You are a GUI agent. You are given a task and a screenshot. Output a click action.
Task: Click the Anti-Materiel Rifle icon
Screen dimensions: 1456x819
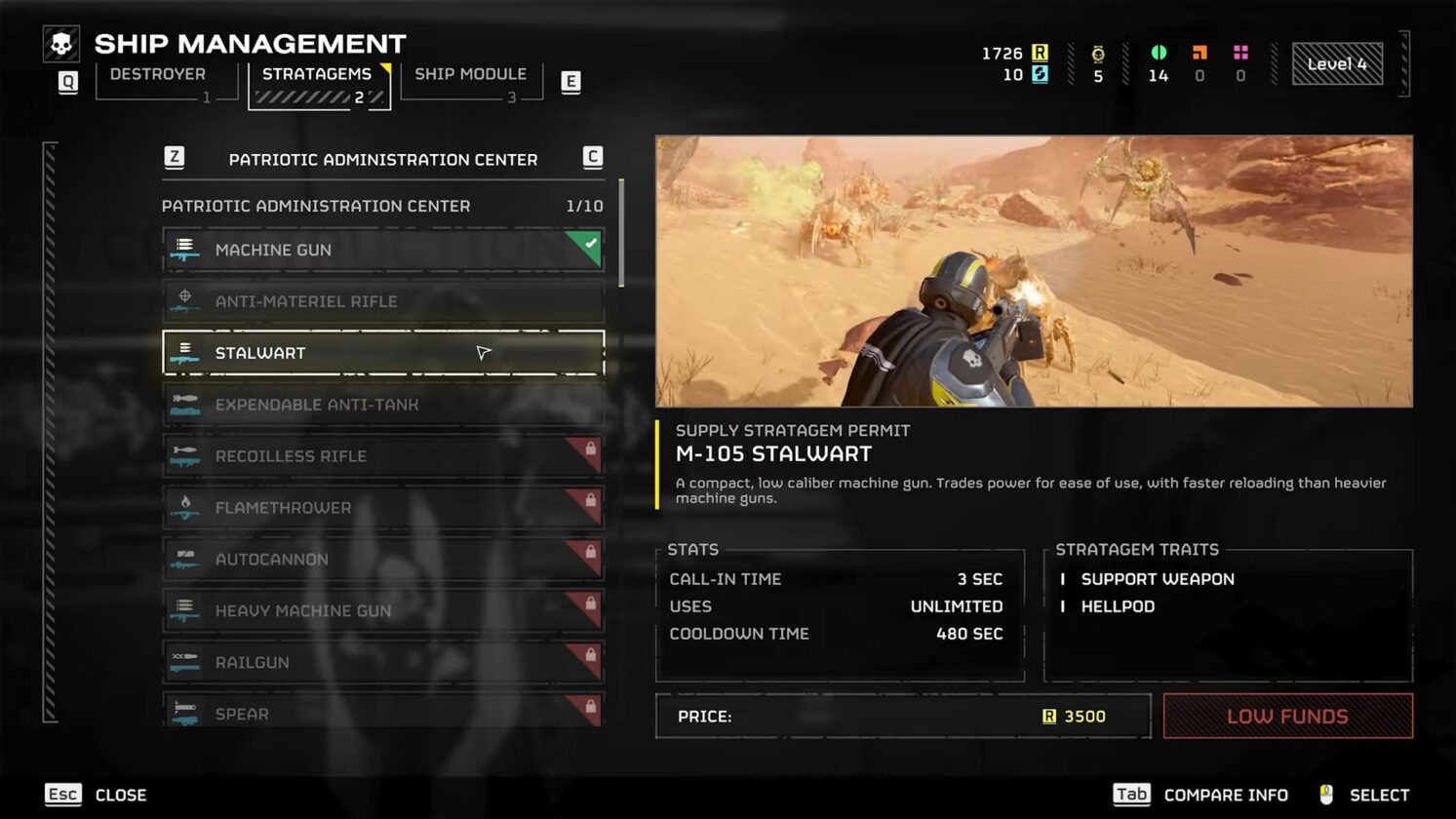185,301
